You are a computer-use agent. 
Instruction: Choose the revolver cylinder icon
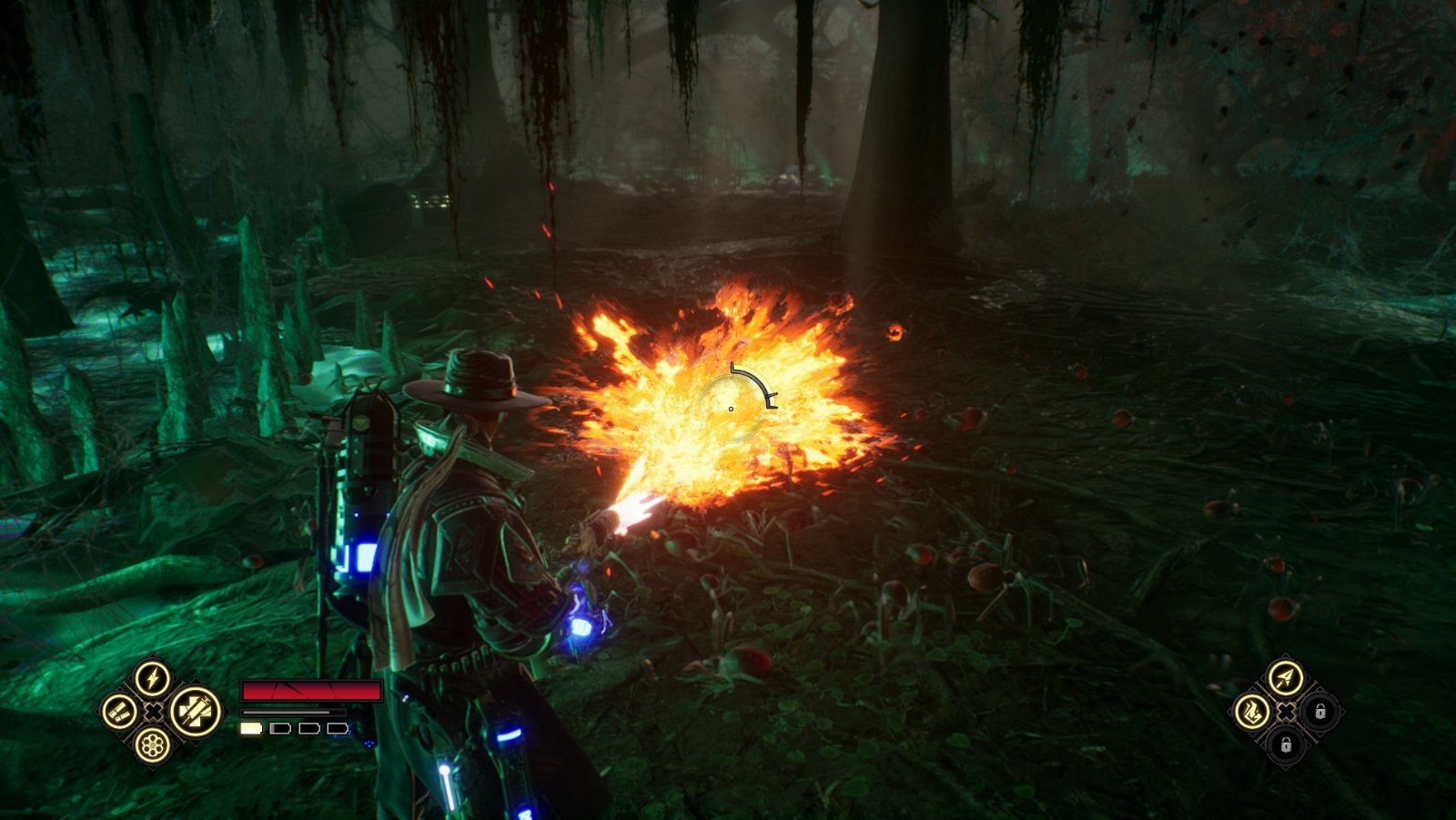click(153, 745)
